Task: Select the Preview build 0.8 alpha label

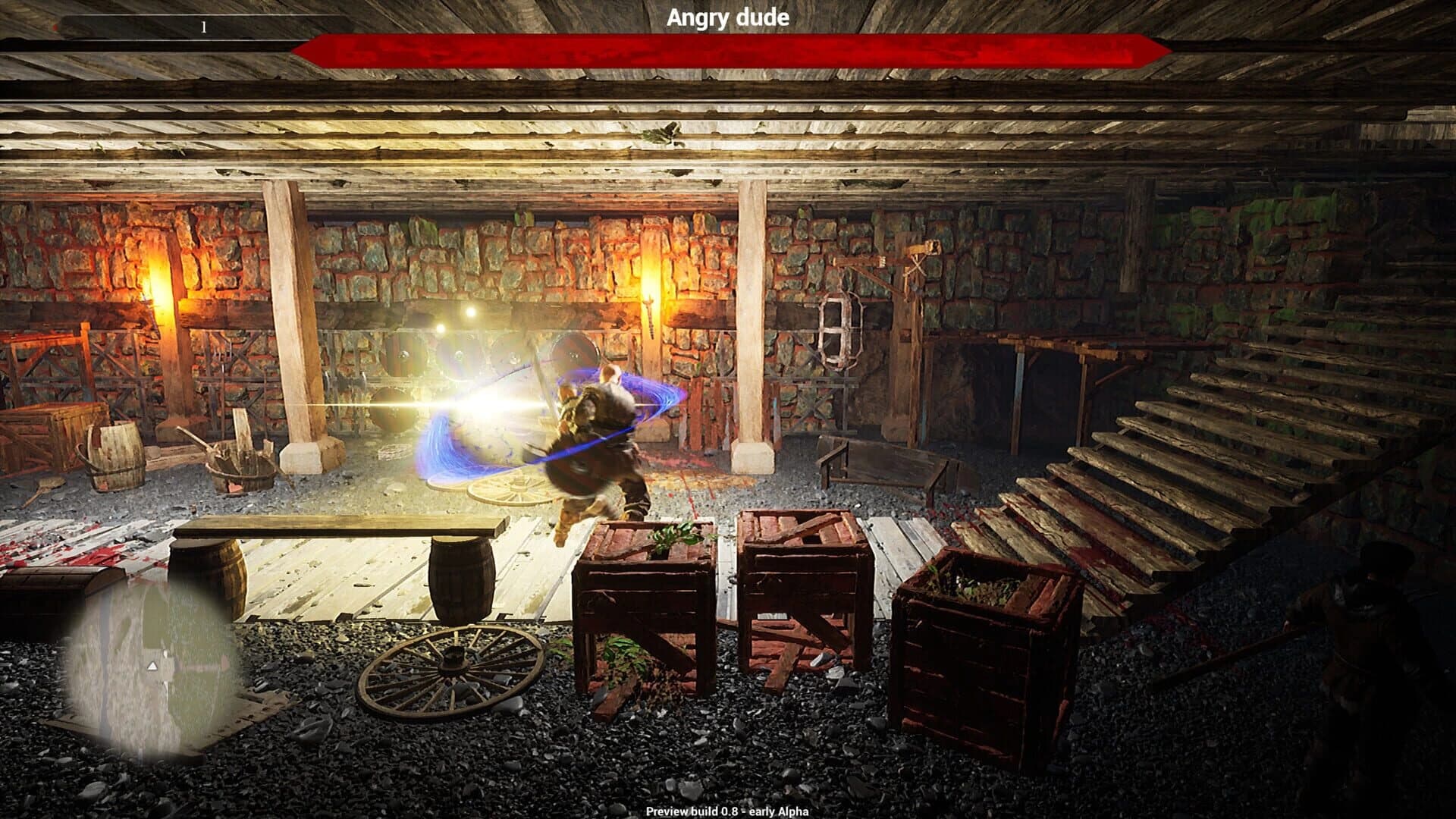Action: coord(726,810)
